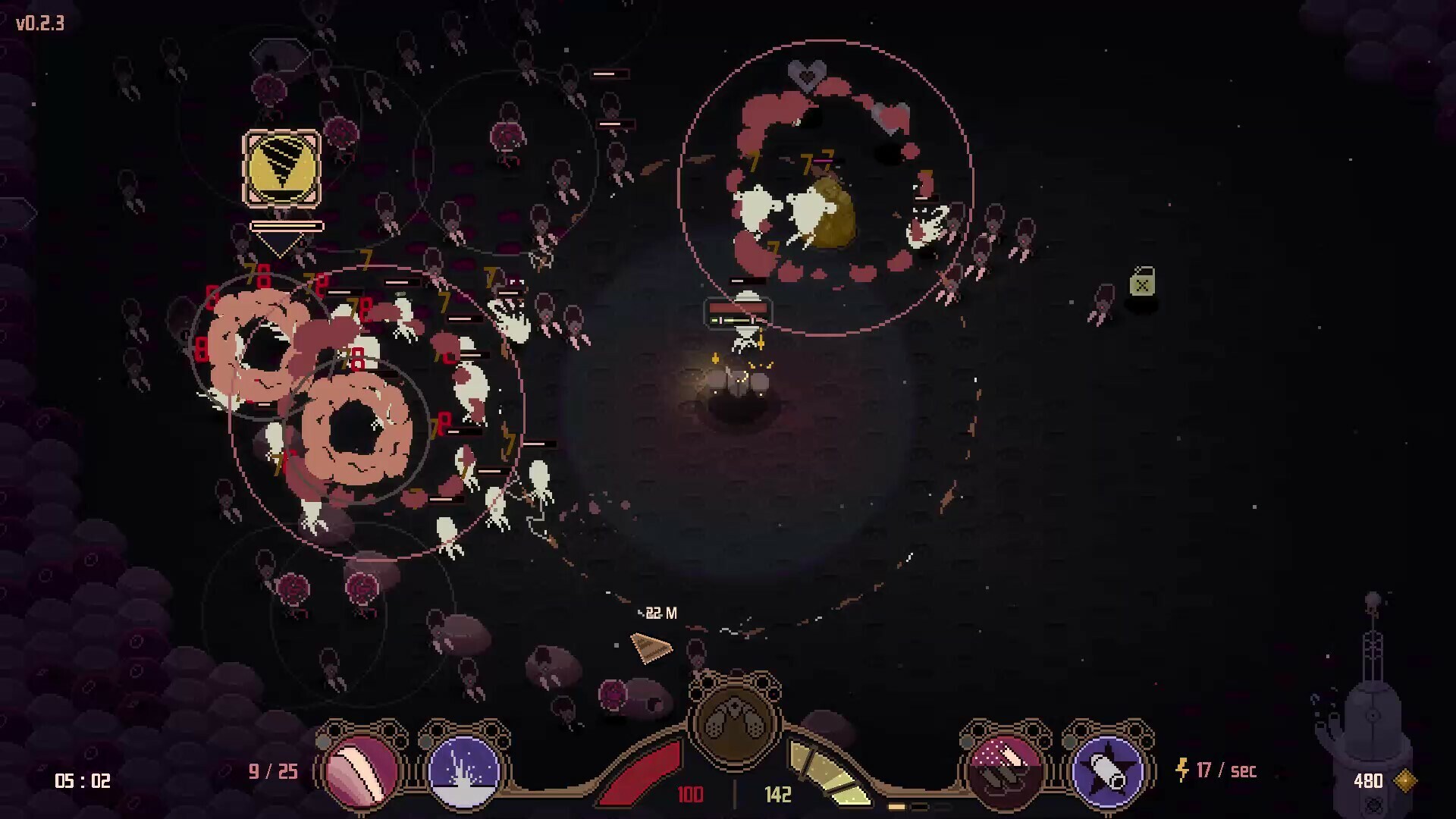Click the lightning bolt energy rate icon
Screen dimensions: 1456x819
[x=1181, y=771]
